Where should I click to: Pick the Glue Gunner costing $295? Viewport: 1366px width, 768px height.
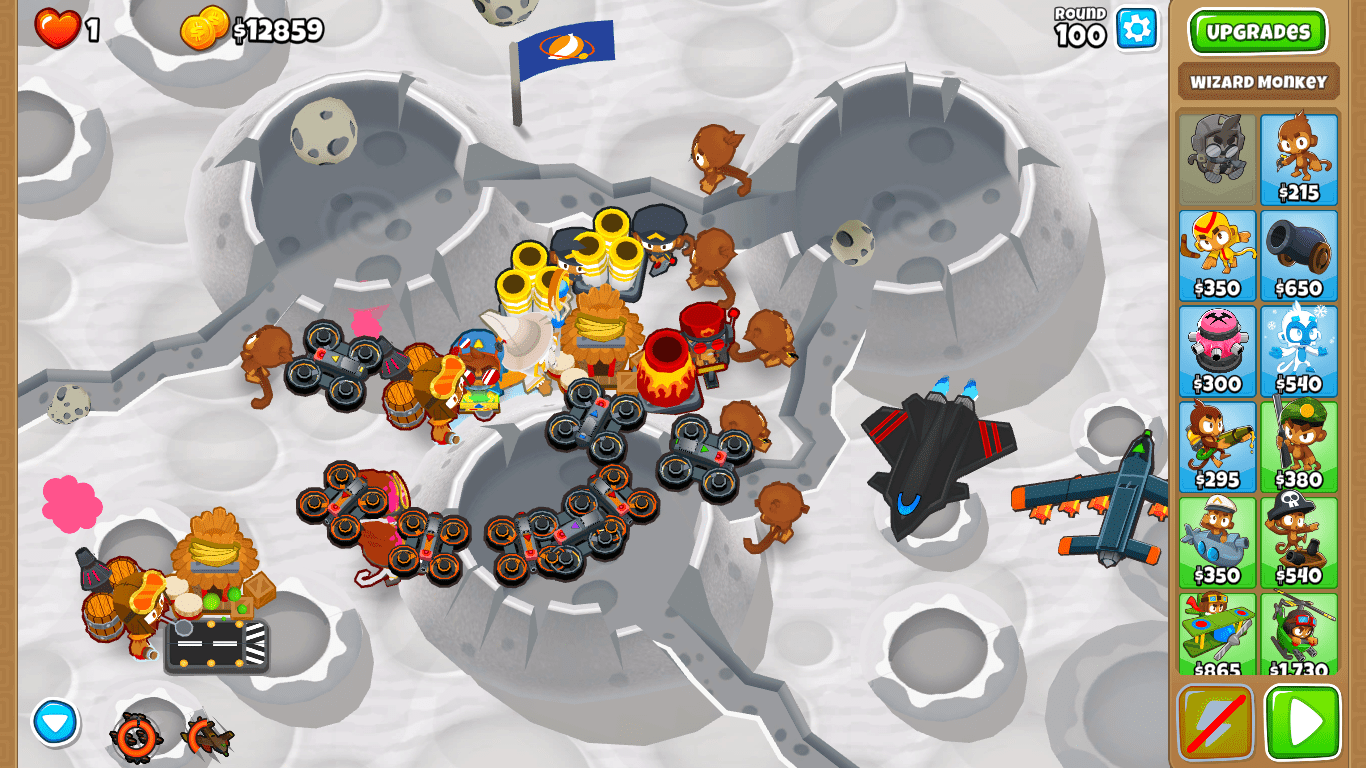click(x=1218, y=442)
